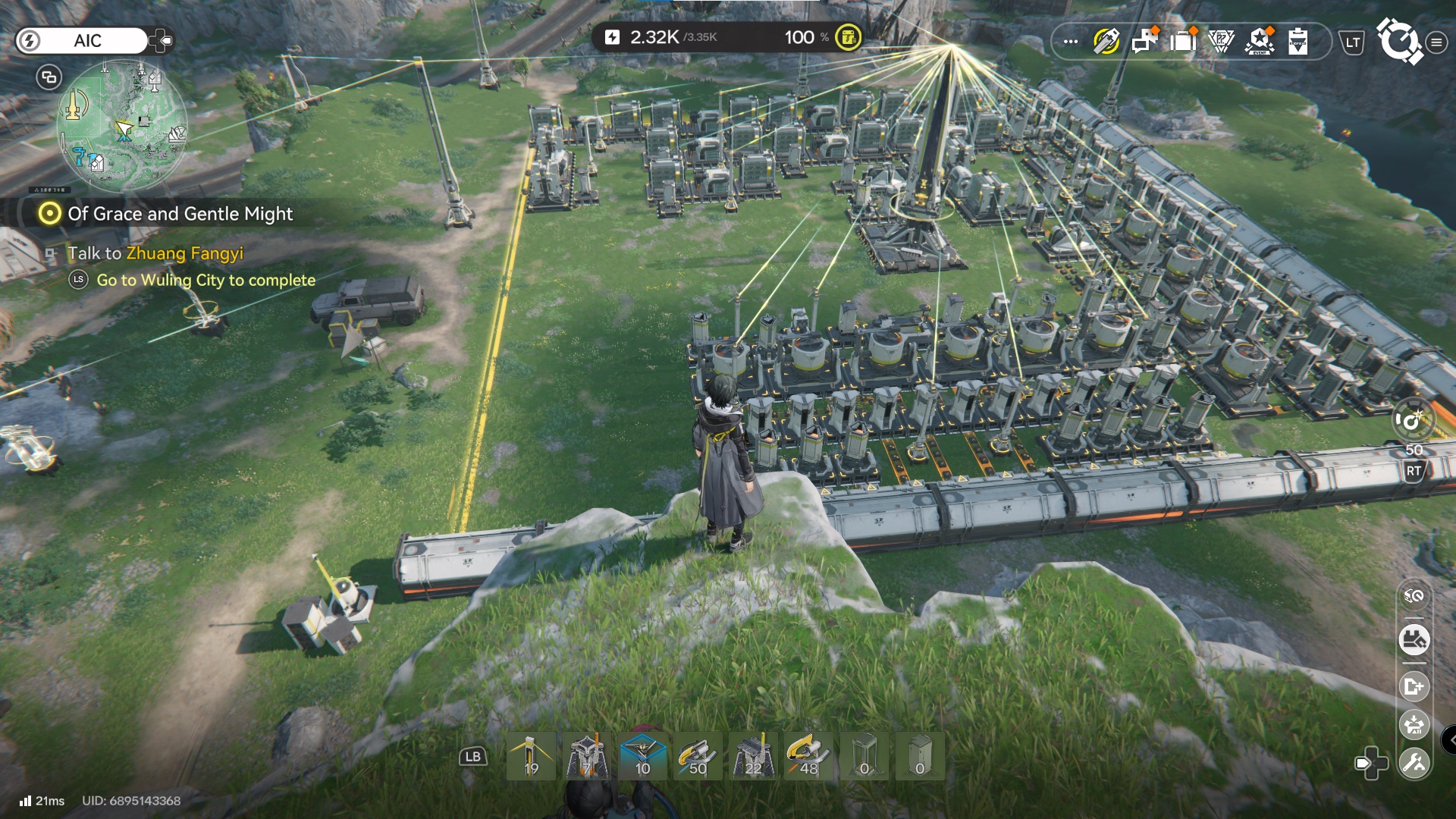Open the briefcase inventory icon
Screen dimensions: 1456x819
click(1182, 41)
